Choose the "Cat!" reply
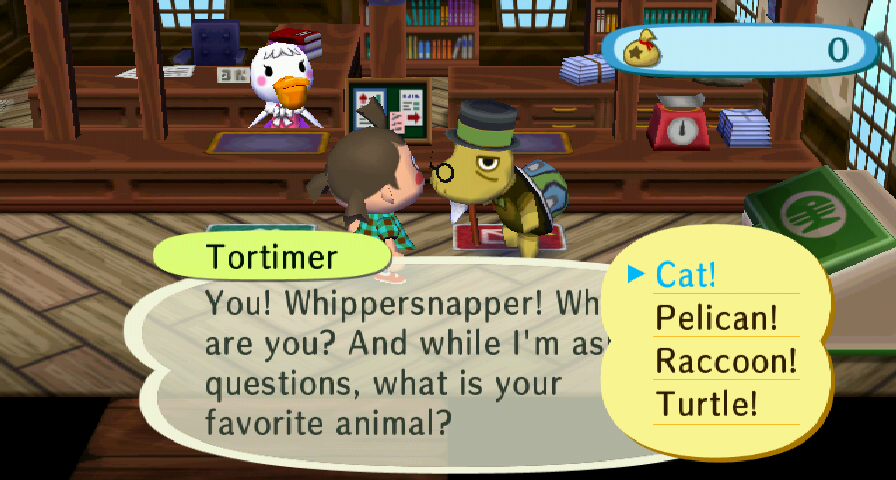896x480 pixels. tap(686, 275)
